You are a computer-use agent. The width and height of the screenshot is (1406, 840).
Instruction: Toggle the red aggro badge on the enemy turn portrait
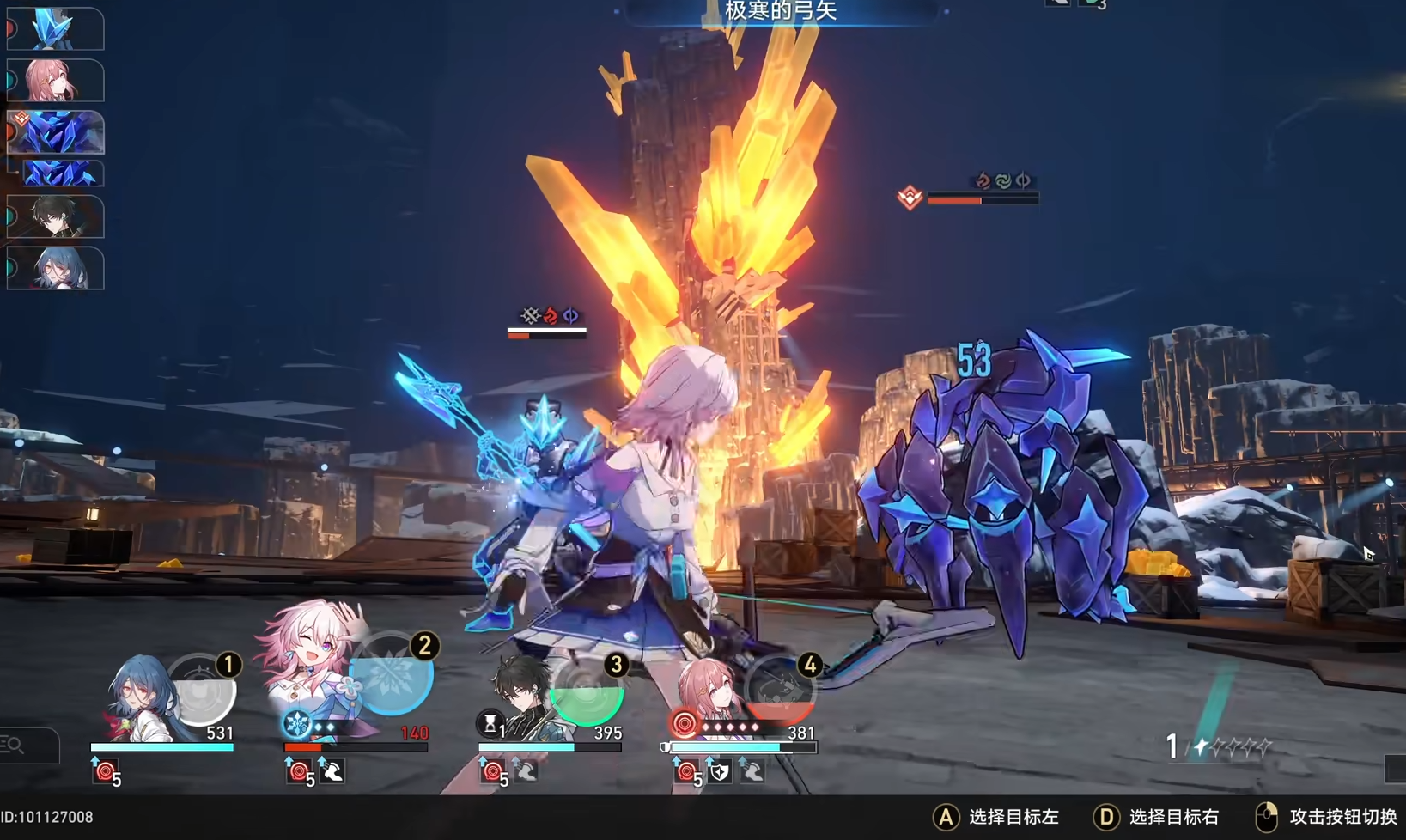click(x=22, y=118)
